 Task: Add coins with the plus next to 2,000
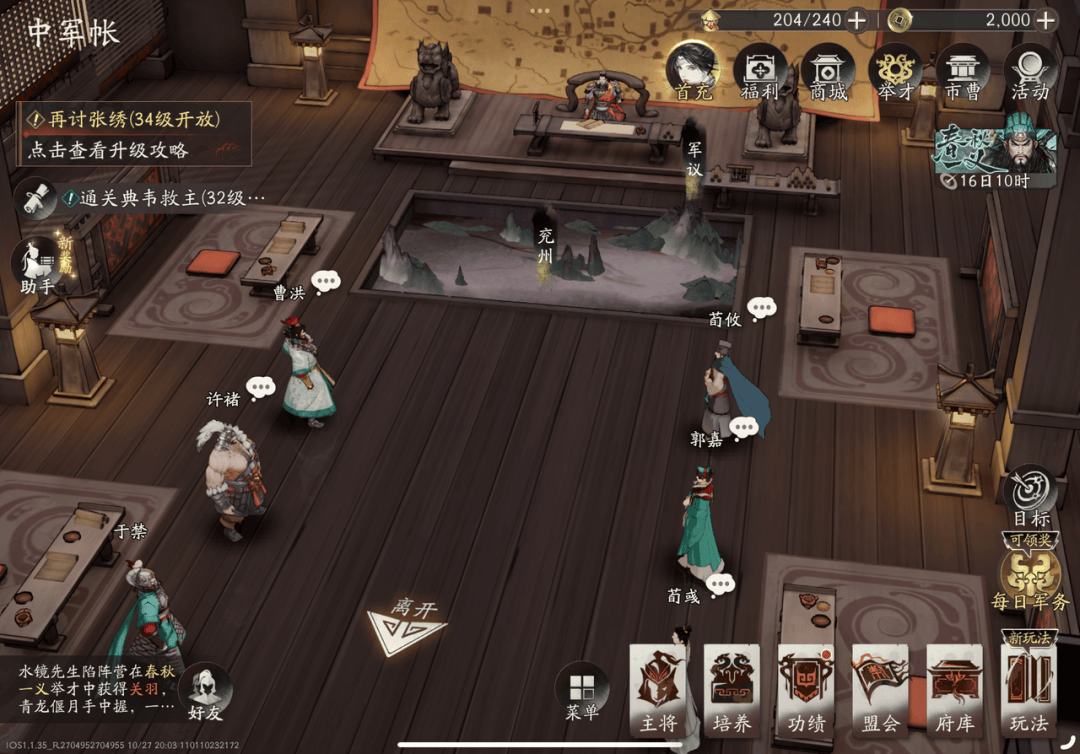tap(1045, 19)
